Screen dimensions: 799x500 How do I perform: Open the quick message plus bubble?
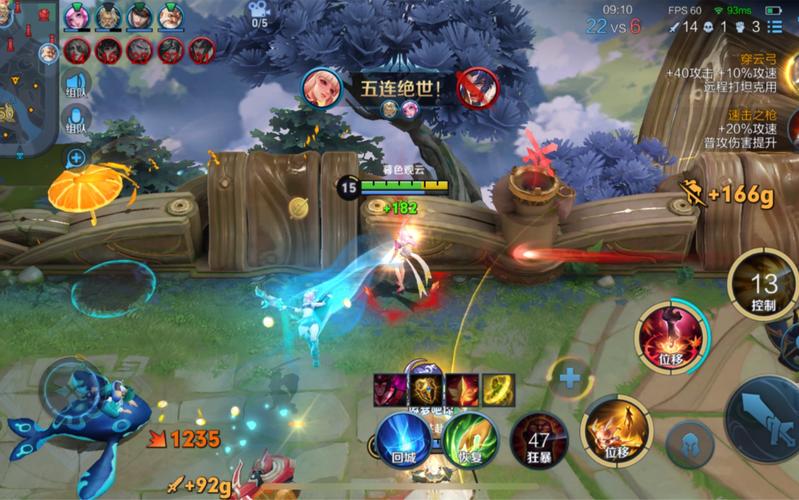[76, 157]
